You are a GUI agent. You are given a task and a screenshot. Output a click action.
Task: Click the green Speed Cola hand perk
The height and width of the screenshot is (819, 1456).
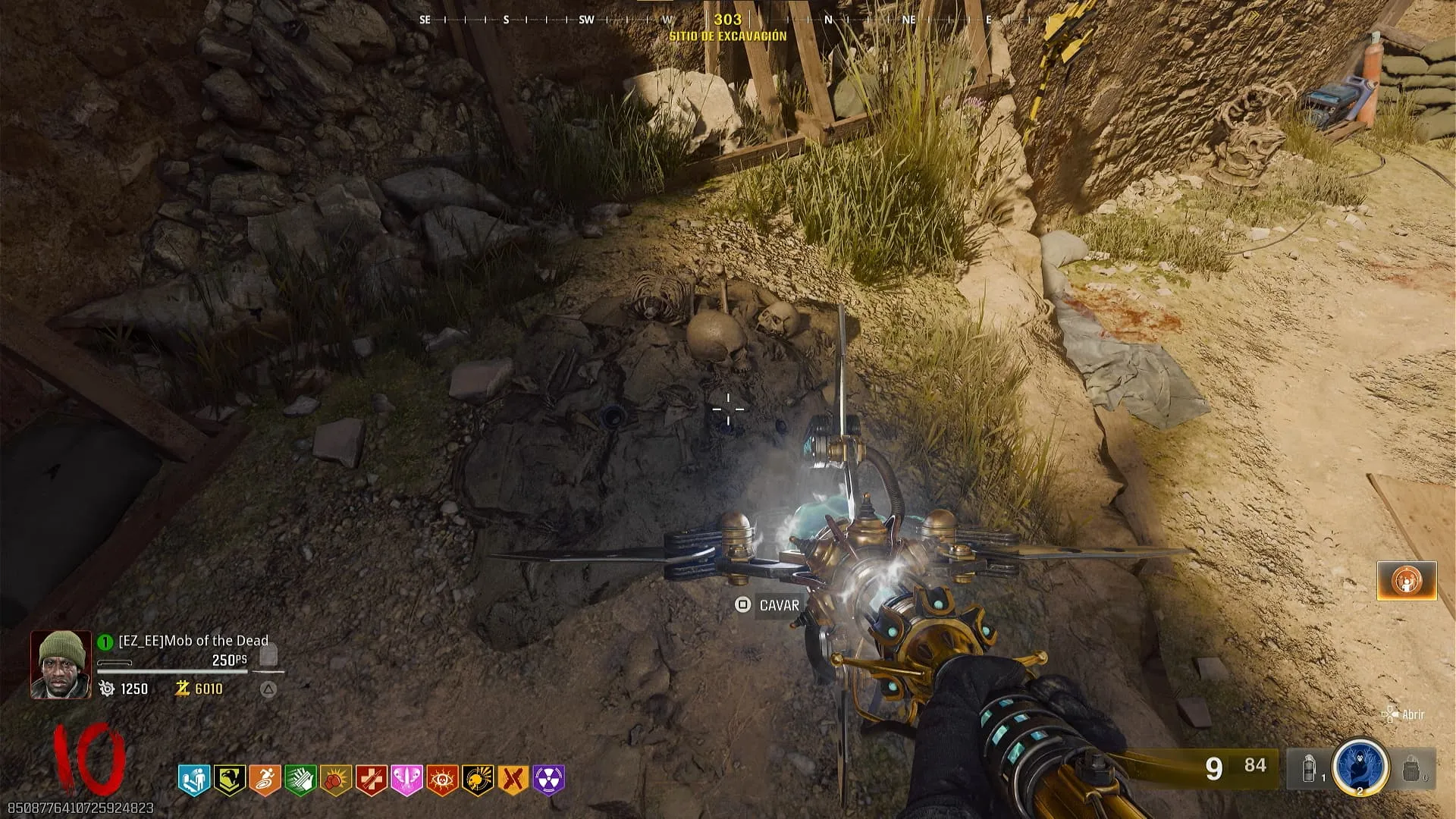point(300,780)
